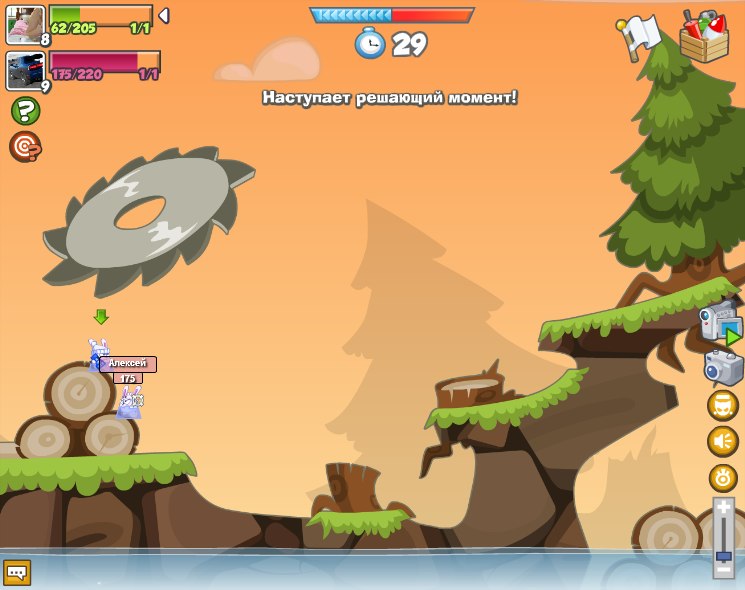Click the round orange face button

point(723,405)
